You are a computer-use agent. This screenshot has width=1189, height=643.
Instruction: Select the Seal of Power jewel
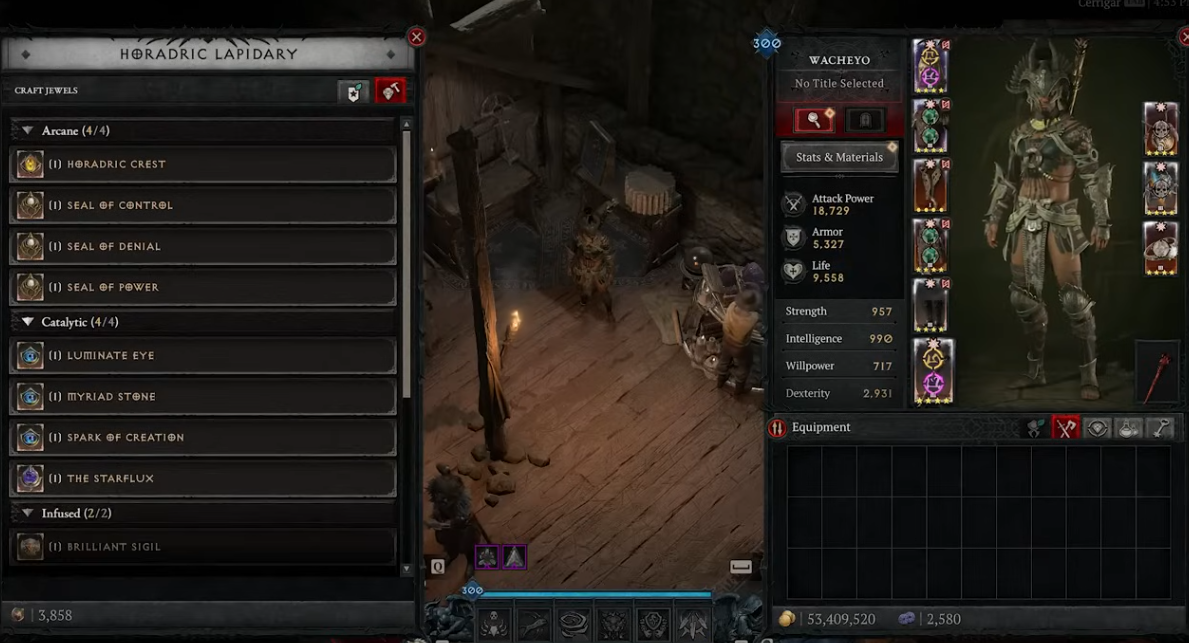[x=203, y=287]
